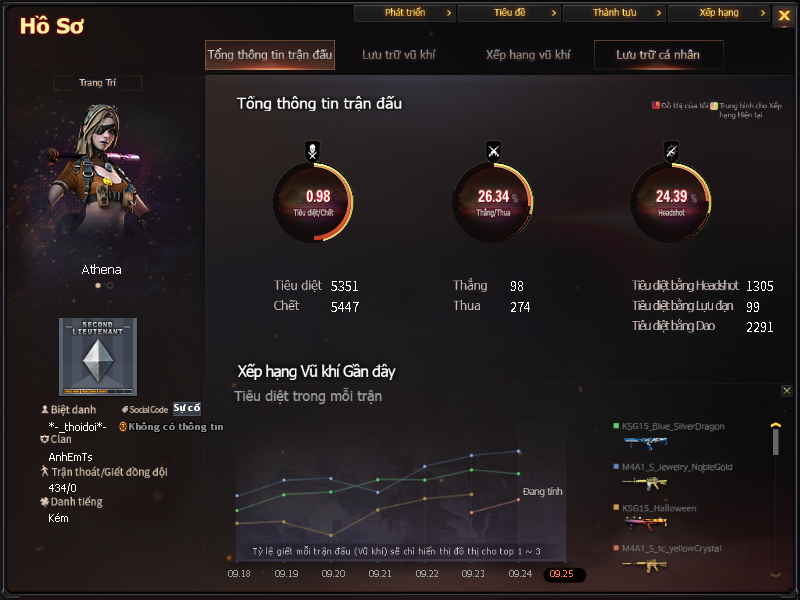The image size is (800, 600).
Task: Select KSG15_Halloween weapon entry
Action: click(659, 509)
